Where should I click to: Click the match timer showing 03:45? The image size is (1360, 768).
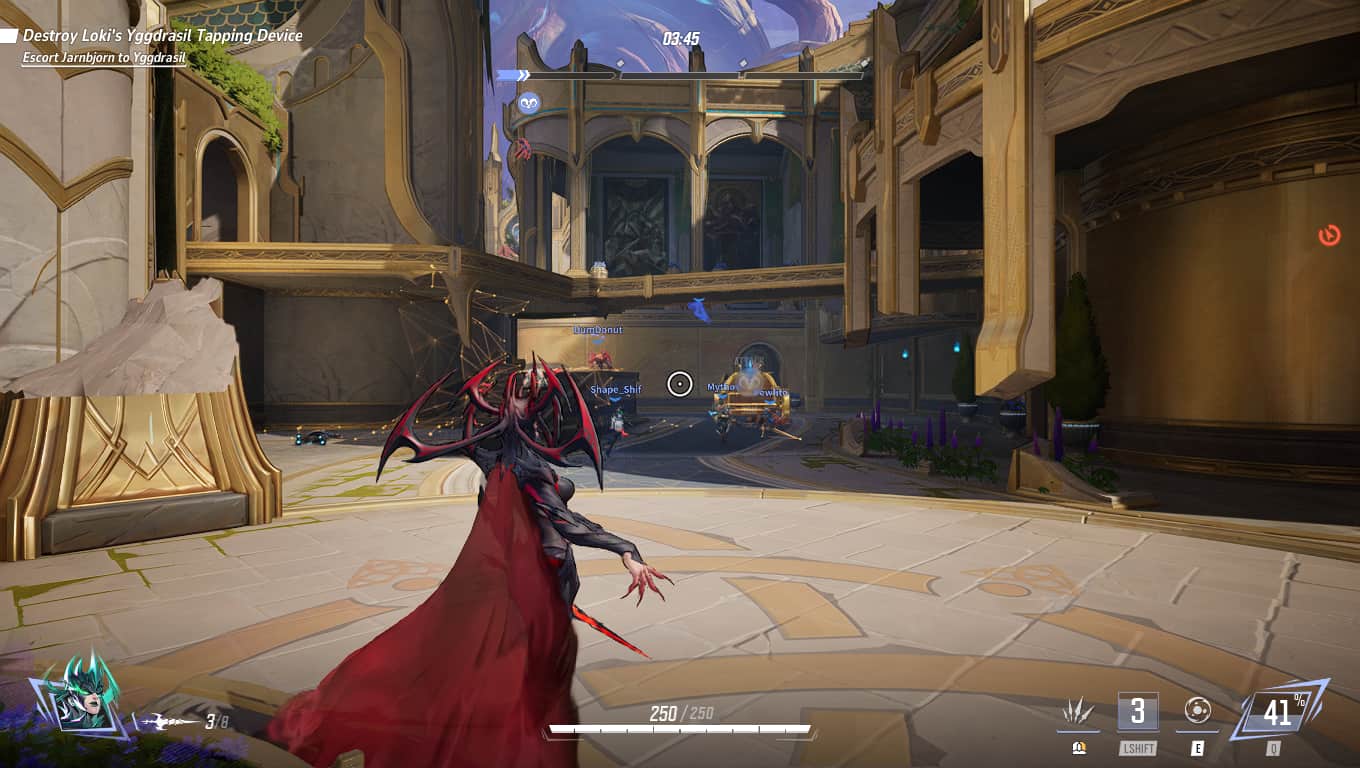coord(682,39)
